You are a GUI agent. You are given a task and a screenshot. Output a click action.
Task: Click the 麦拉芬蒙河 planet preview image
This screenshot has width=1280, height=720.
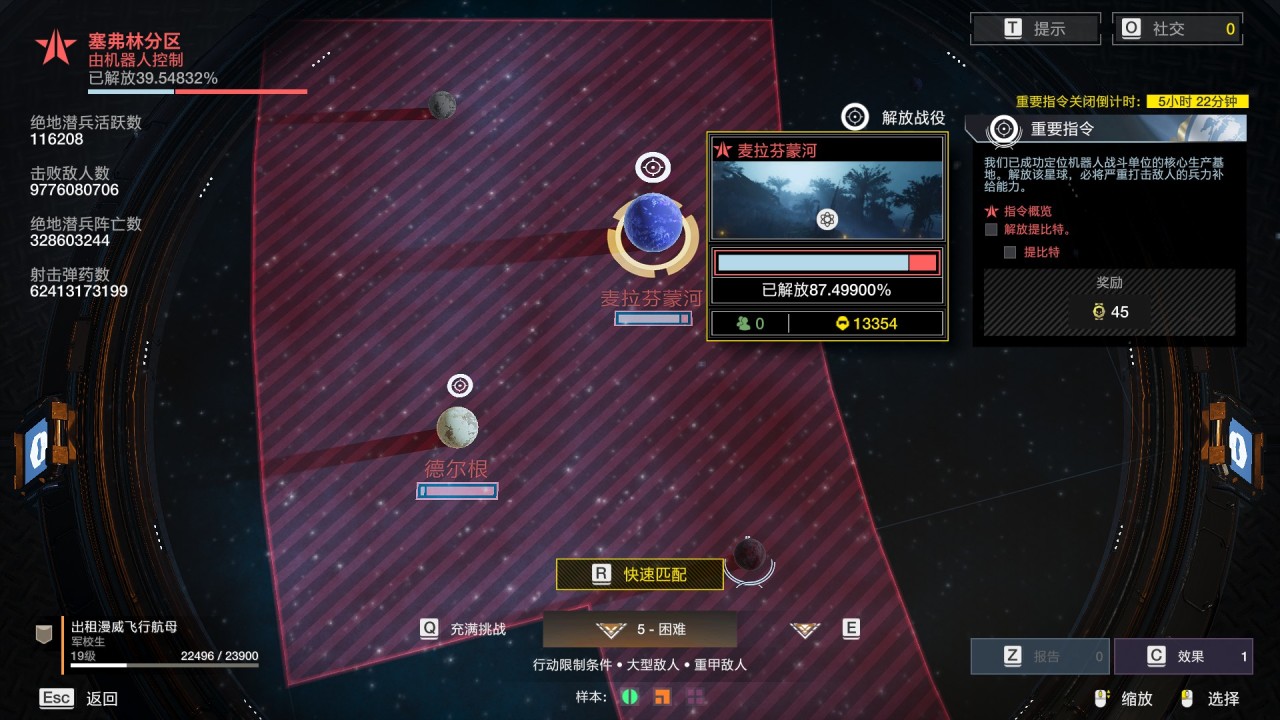pyautogui.click(x=827, y=201)
